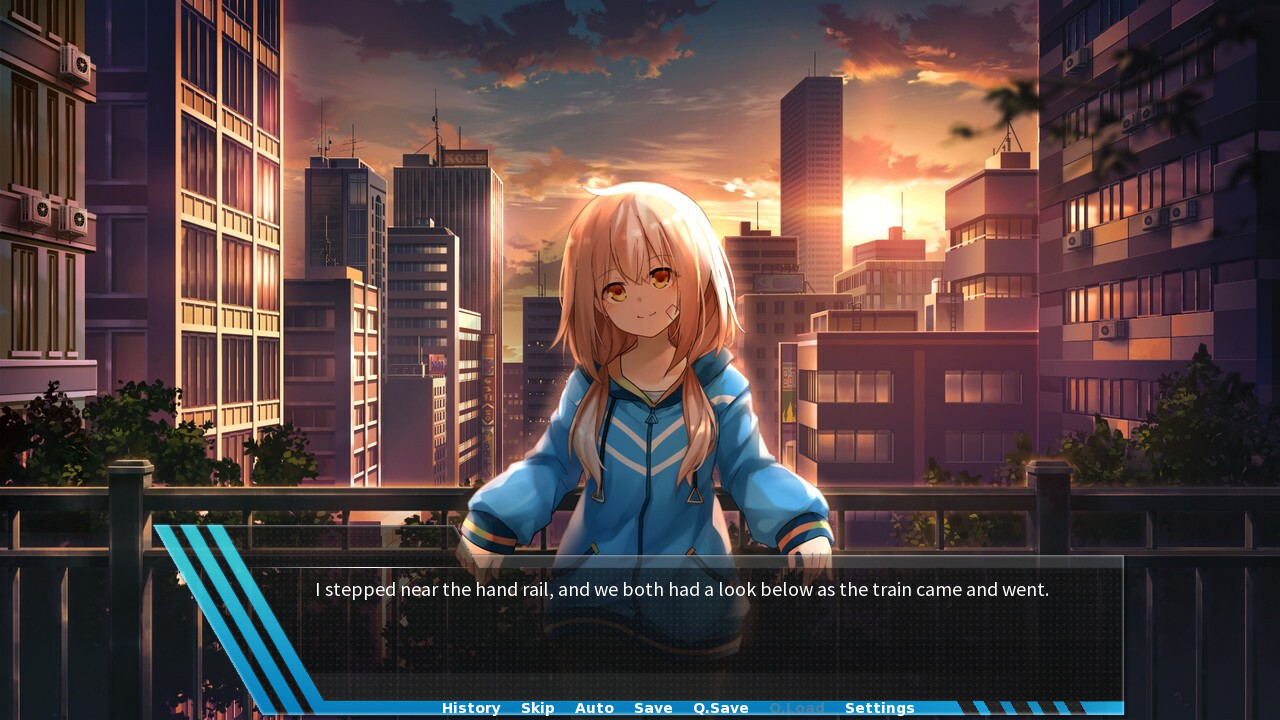Click the grayed-out Q.Load option

797,707
